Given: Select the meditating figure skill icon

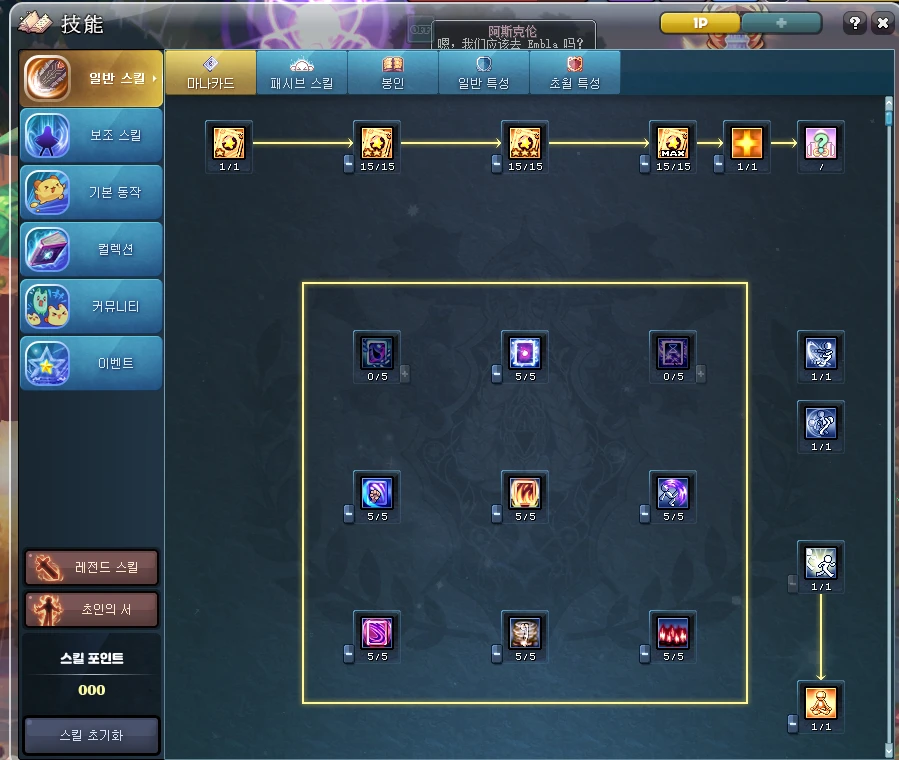Looking at the screenshot, I should [x=821, y=703].
